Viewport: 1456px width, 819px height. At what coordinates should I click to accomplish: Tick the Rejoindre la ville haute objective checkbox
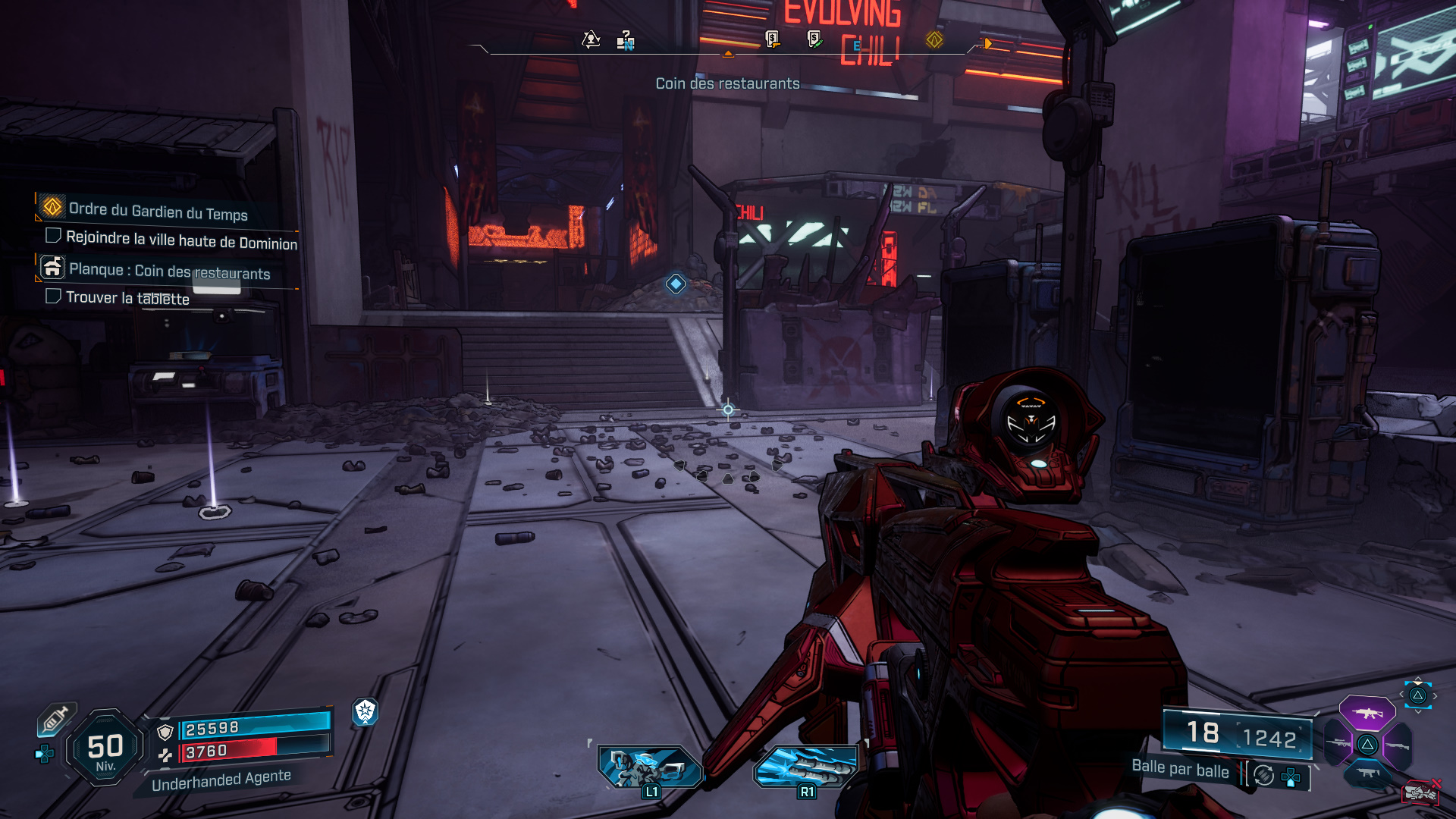pos(53,235)
